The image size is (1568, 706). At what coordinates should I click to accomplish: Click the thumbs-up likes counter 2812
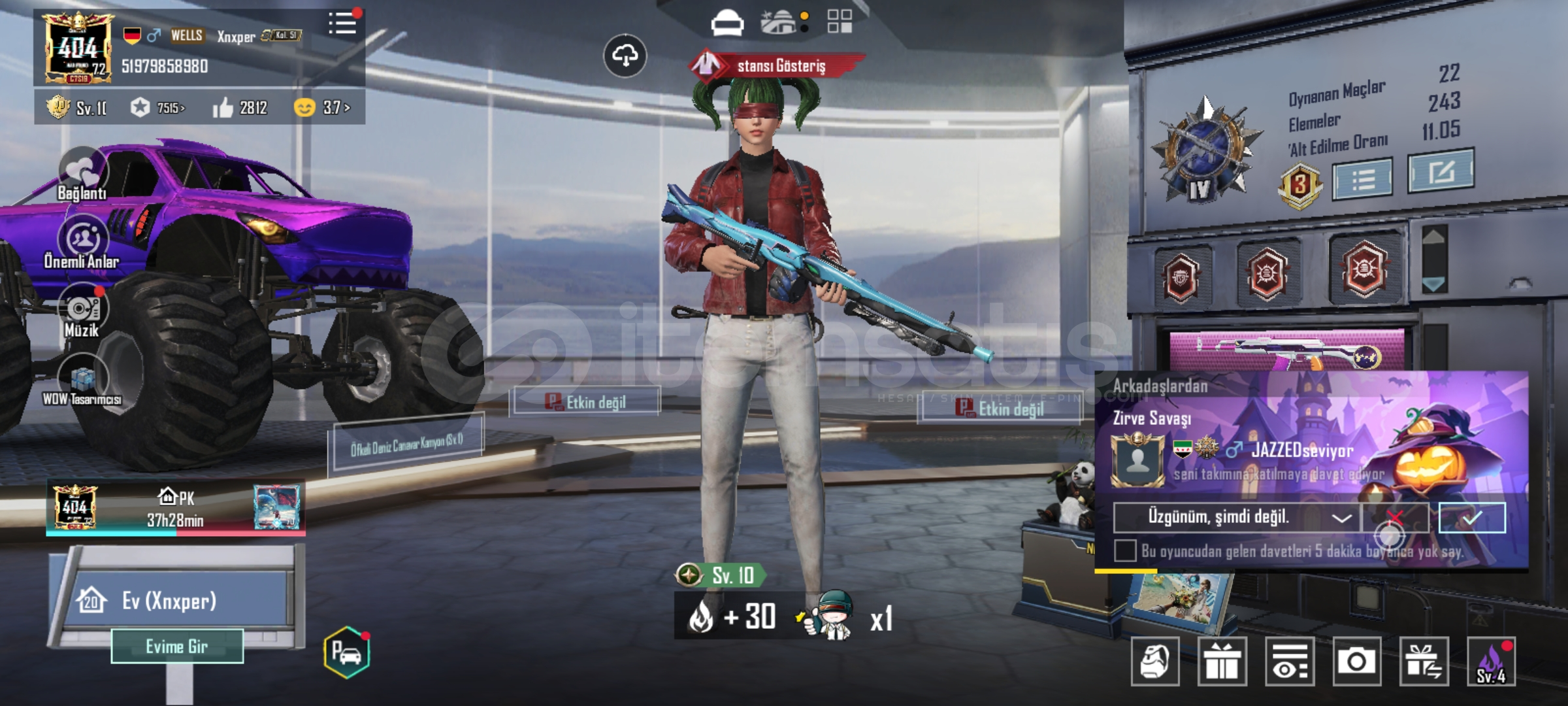click(x=240, y=107)
